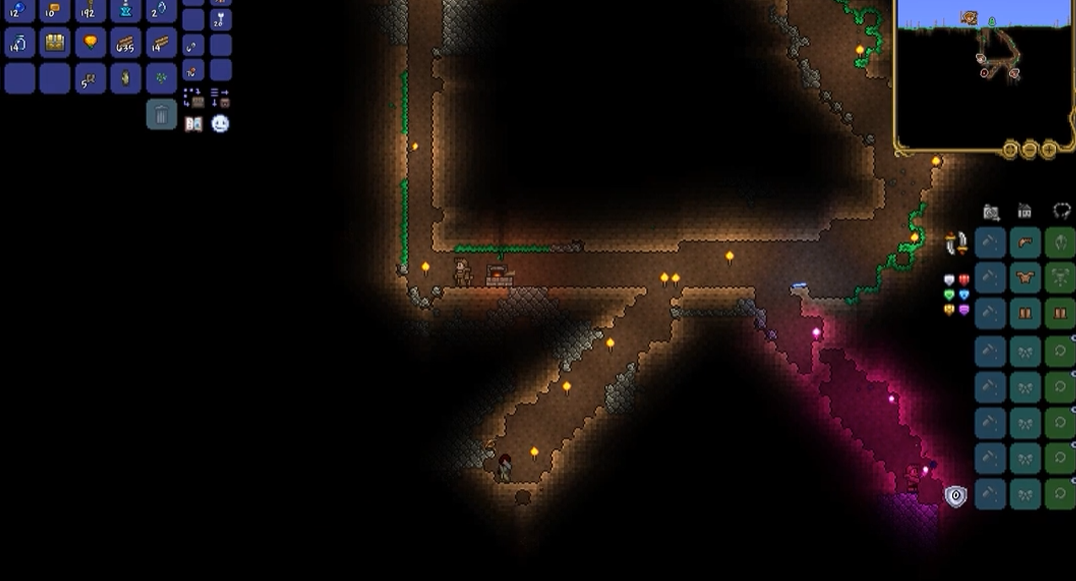The width and height of the screenshot is (1076, 581).
Task: Open the bestiary book icon
Action: pyautogui.click(x=194, y=124)
